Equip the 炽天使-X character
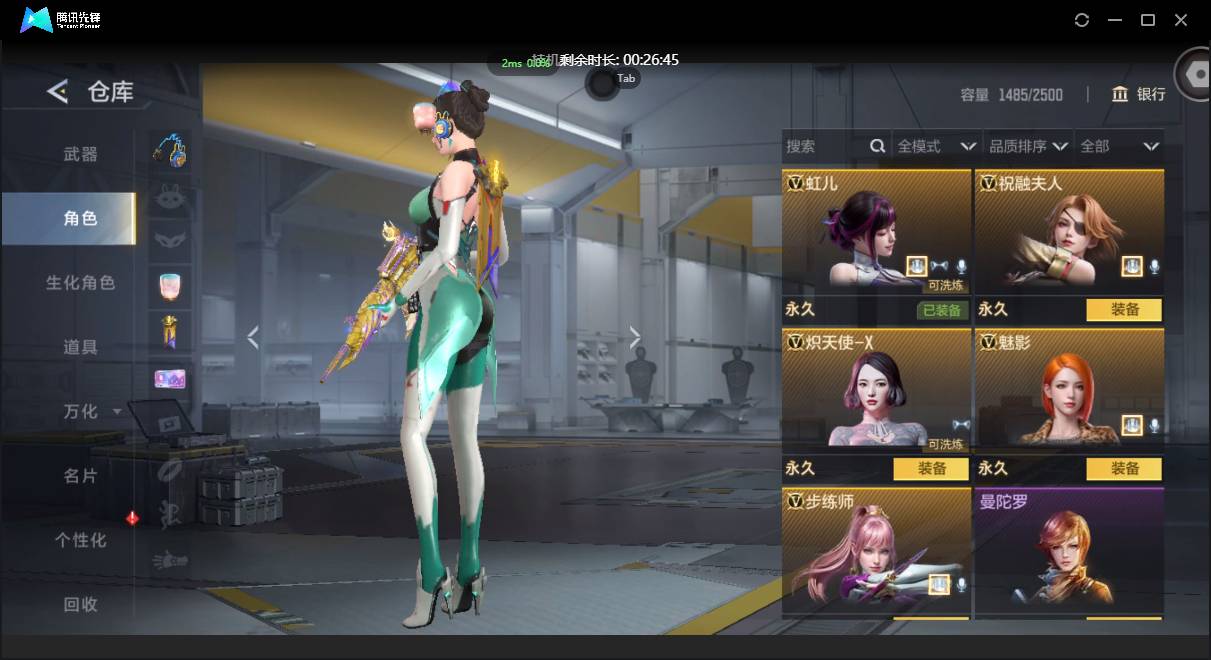 tap(931, 469)
